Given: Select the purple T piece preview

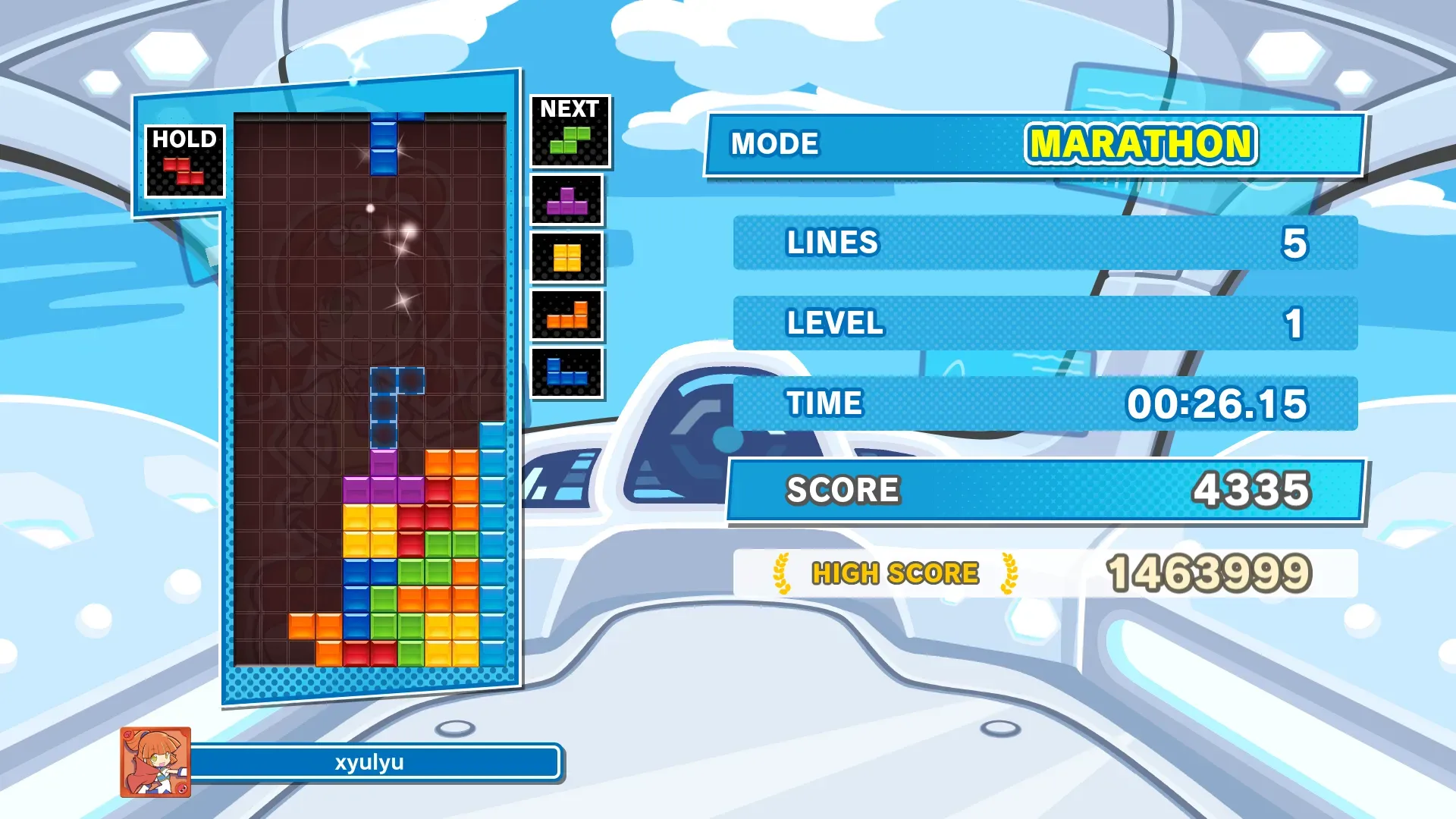Looking at the screenshot, I should 566,201.
